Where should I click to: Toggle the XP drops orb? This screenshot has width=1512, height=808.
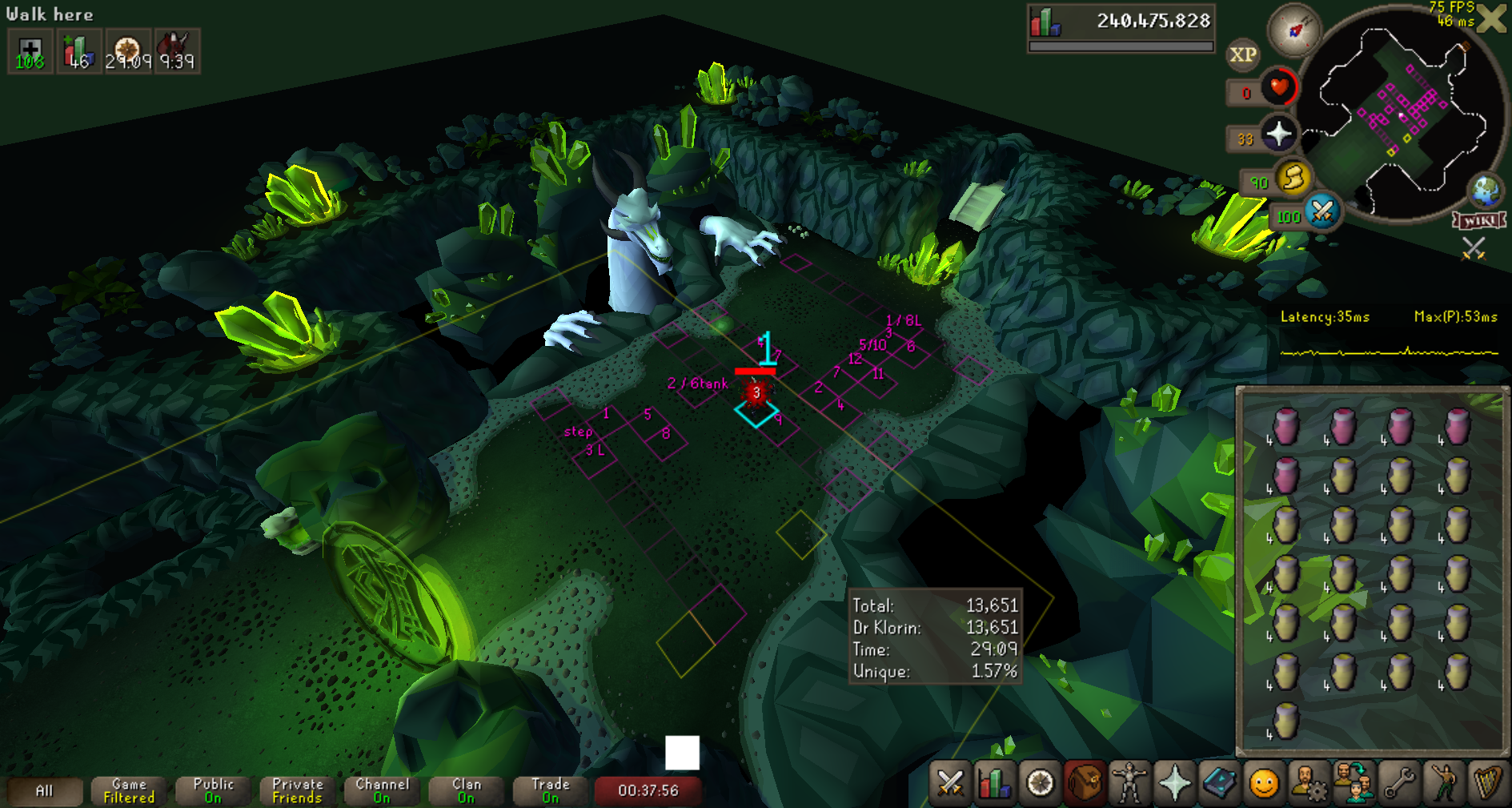click(x=1242, y=54)
